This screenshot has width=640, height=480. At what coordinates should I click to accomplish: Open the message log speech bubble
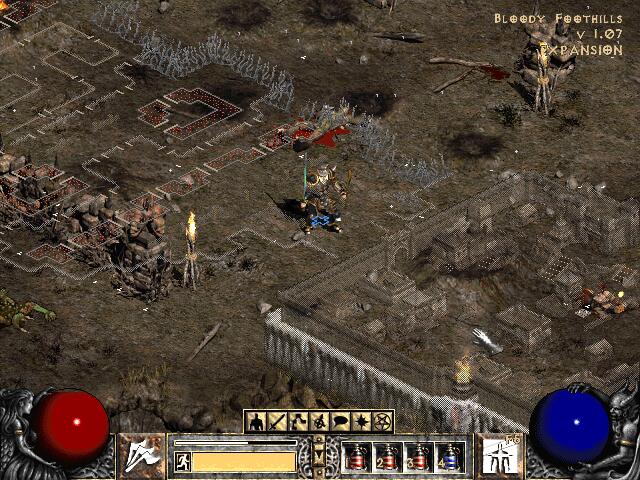coord(340,422)
